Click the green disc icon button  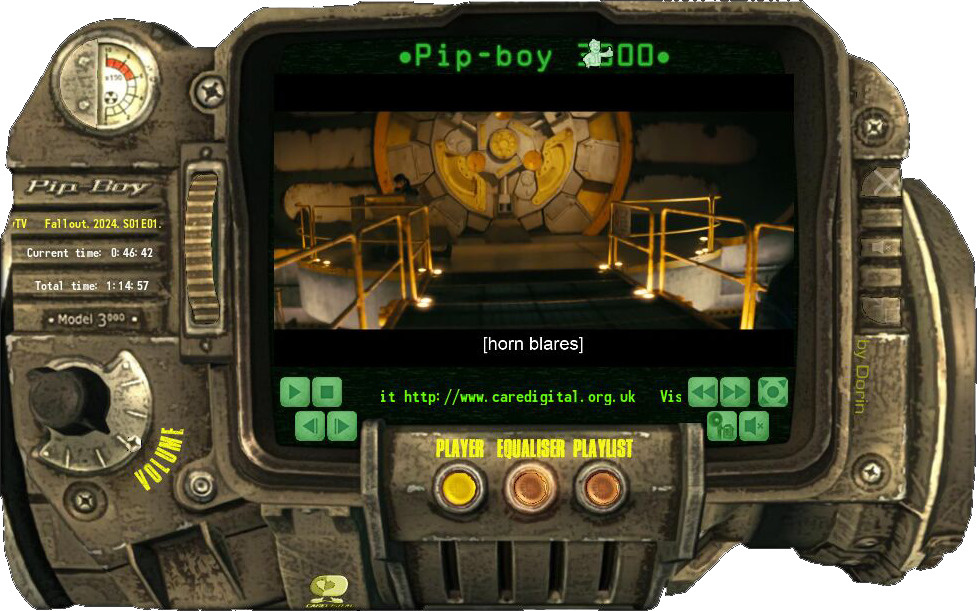(722, 427)
